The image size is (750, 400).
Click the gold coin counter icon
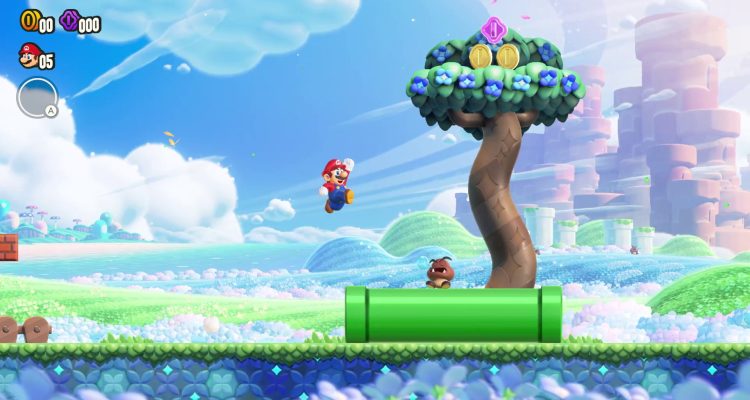click(28, 19)
